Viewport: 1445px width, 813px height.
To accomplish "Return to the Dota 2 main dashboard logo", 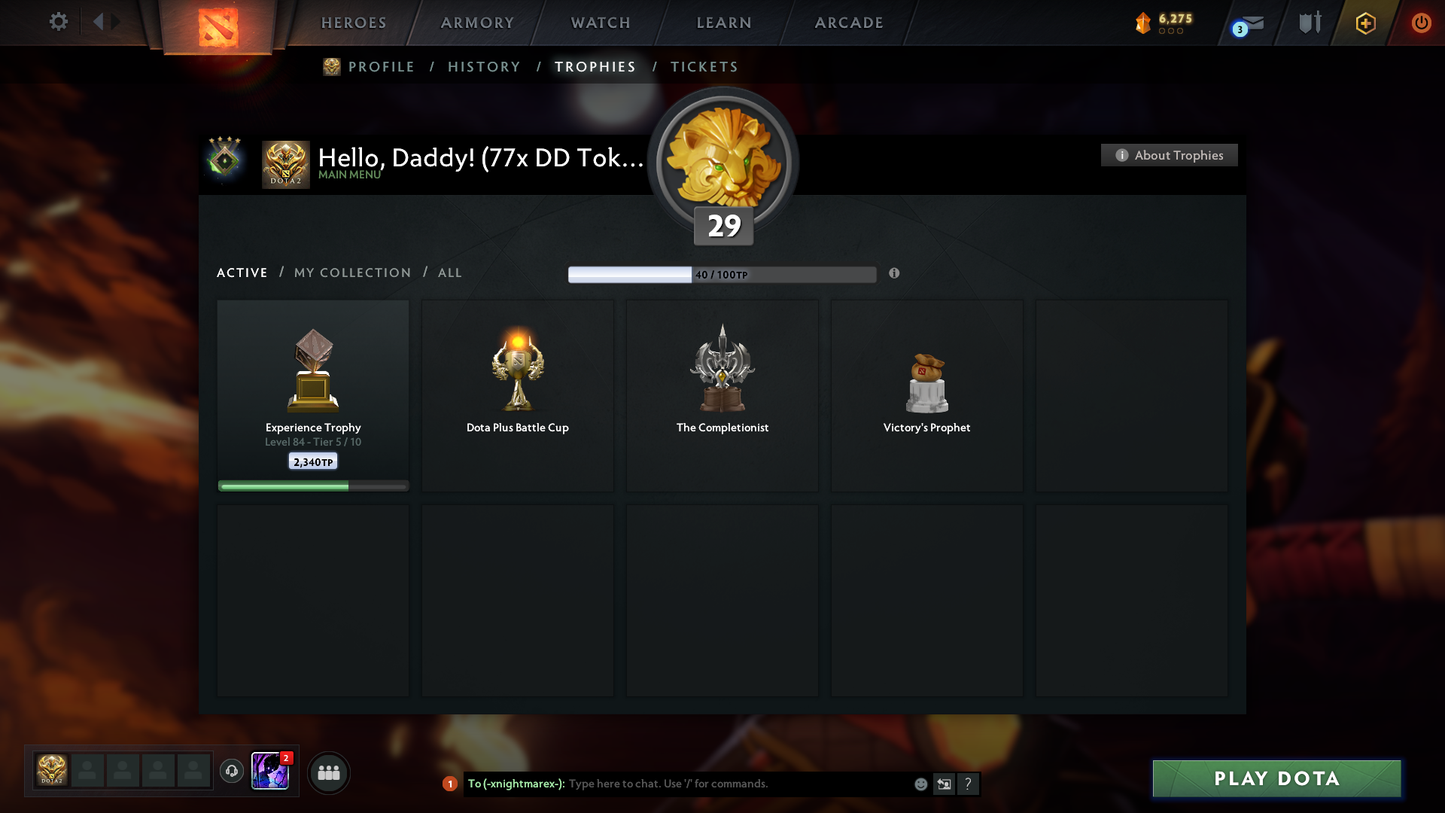I will [x=218, y=25].
